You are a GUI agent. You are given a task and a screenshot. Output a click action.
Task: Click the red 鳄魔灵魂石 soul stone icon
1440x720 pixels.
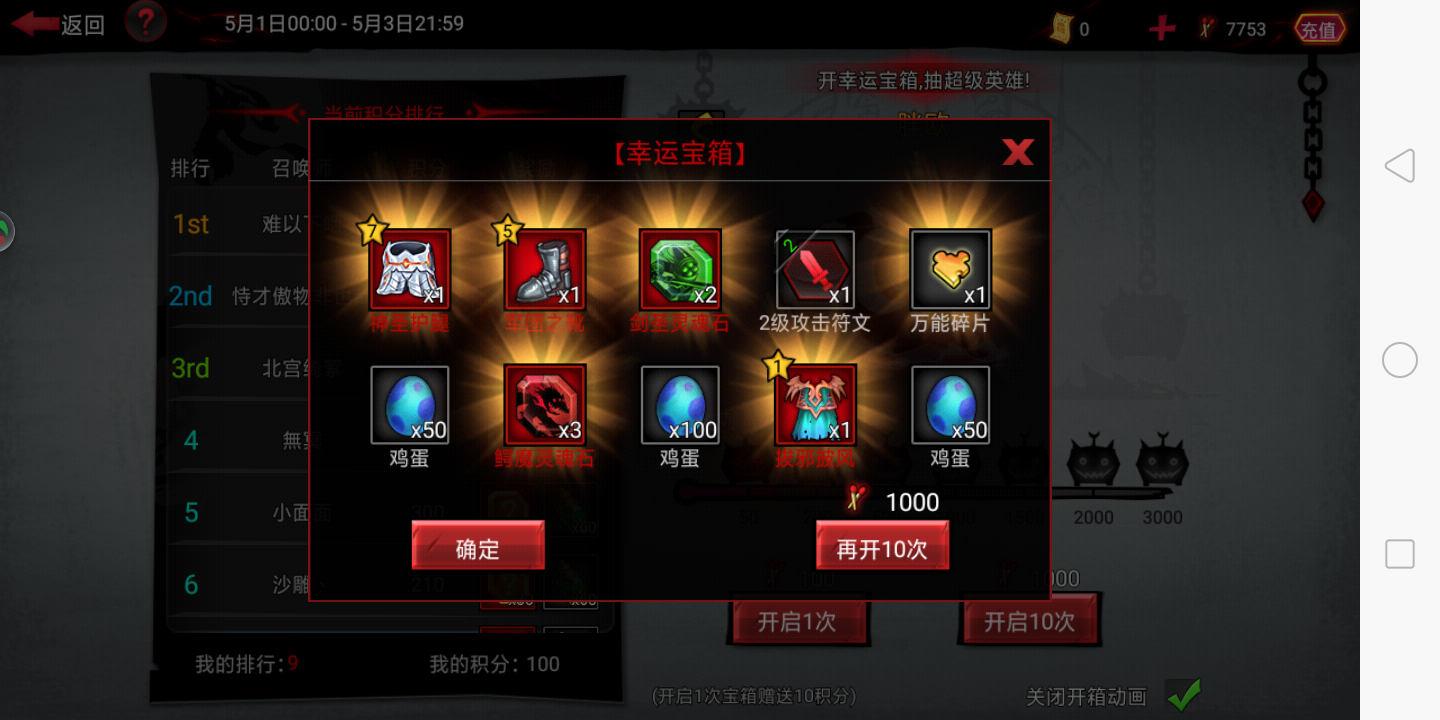pyautogui.click(x=545, y=405)
